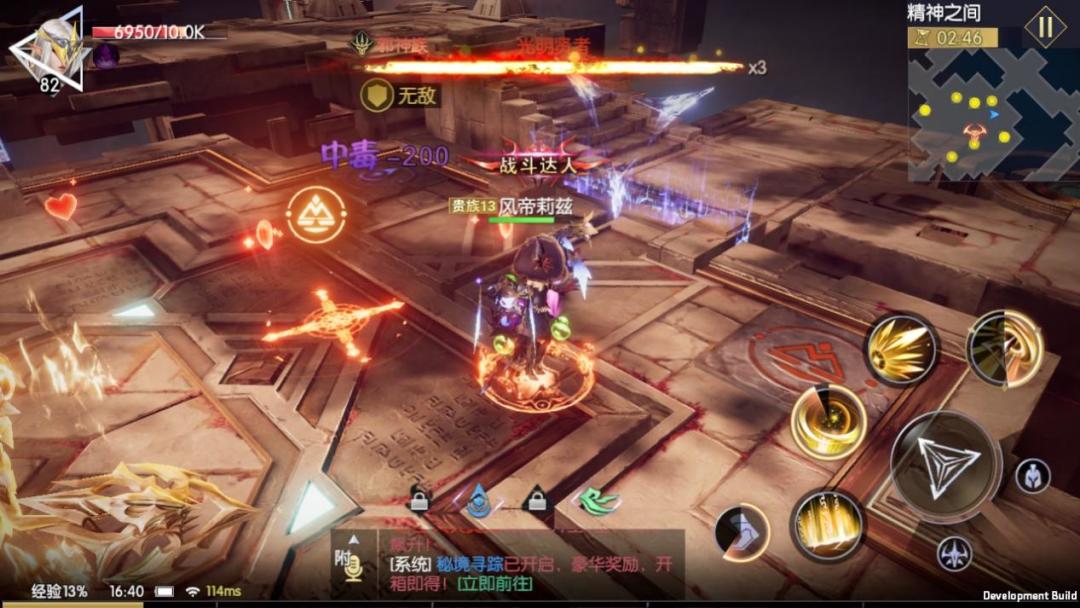Tap the small helmet icon button
Screen dimensions: 1080x608
coord(1032,476)
